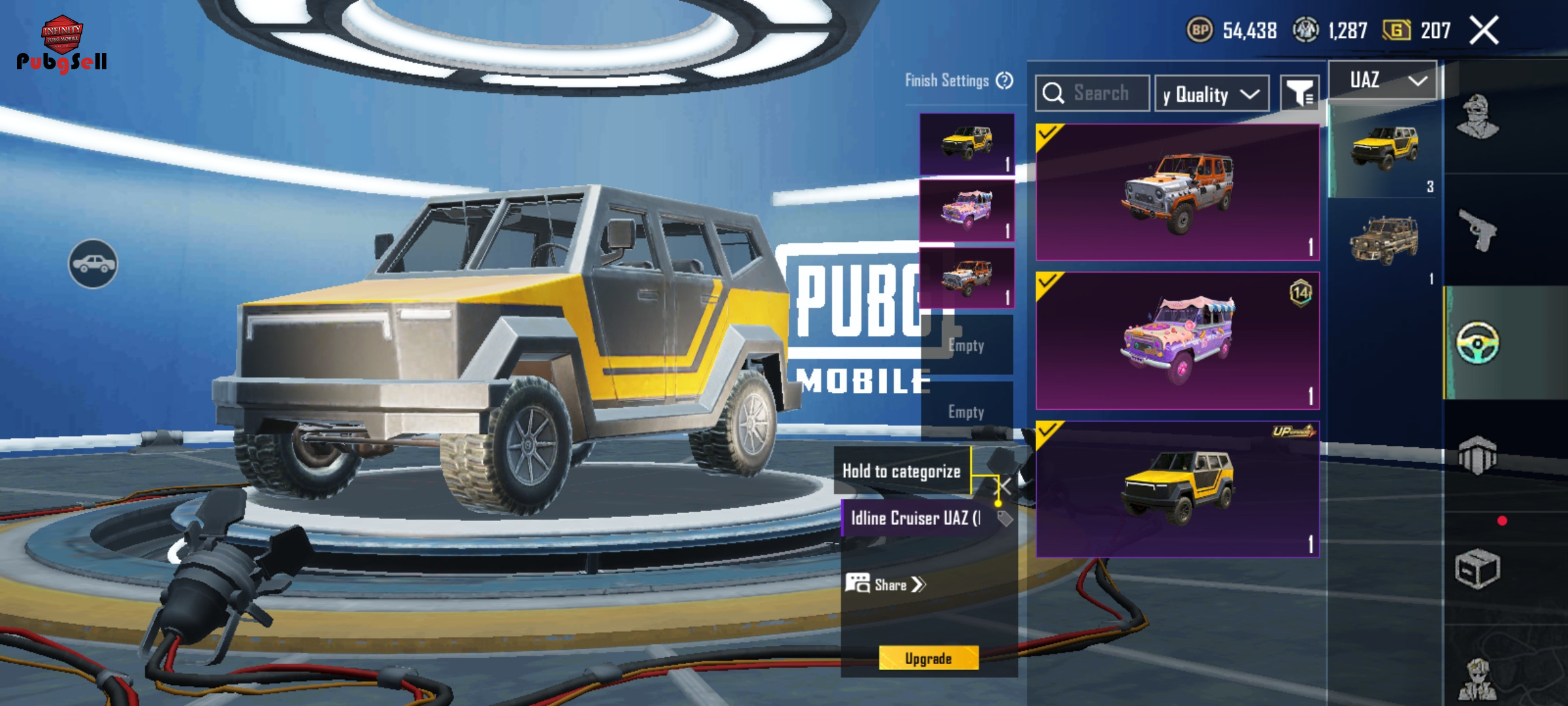
Task: Open the Finish Settings help icon
Action: 1005,81
